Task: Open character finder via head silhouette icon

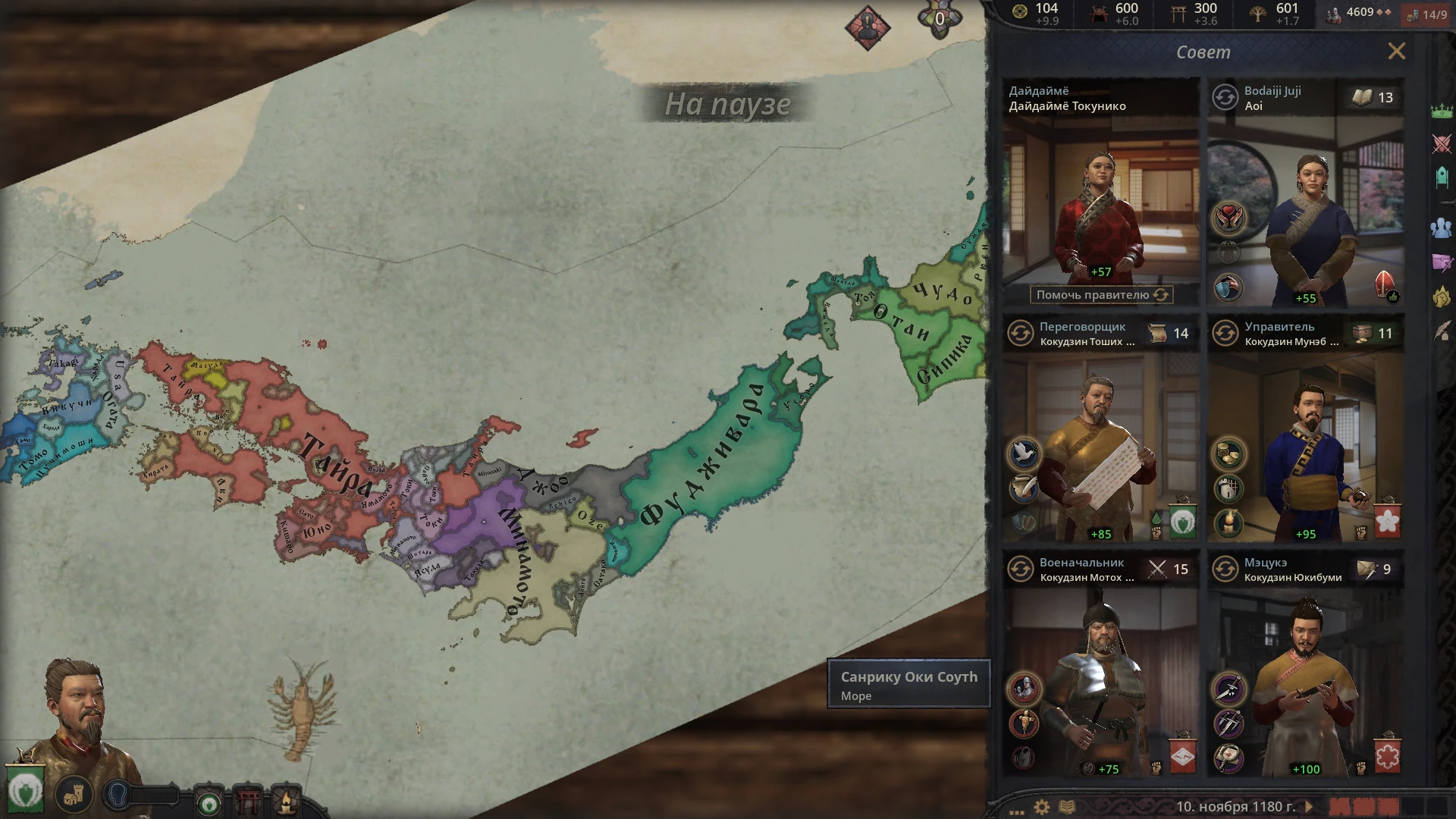Action: pyautogui.click(x=118, y=795)
